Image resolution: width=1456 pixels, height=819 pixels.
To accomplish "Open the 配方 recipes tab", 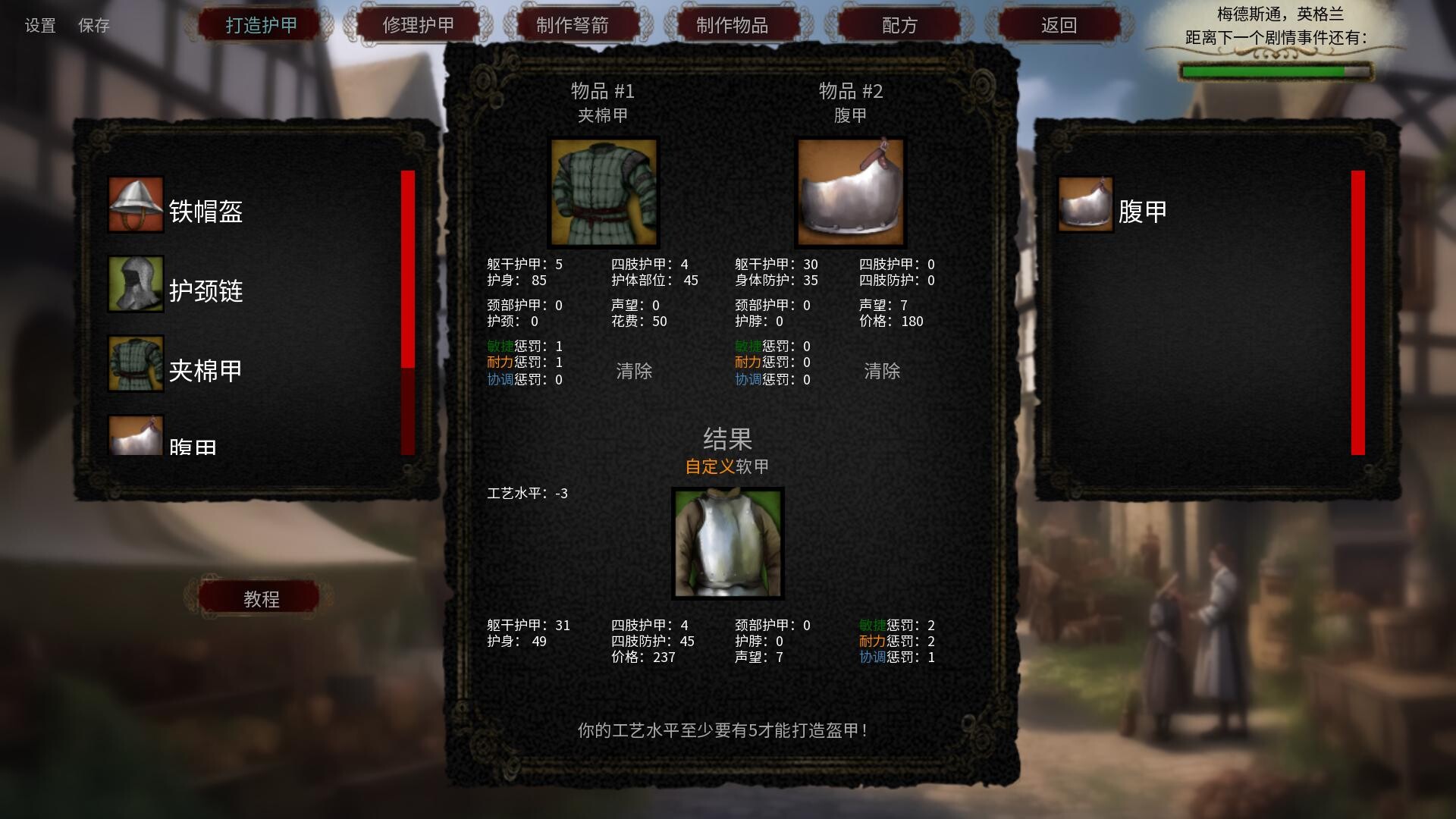I will pyautogui.click(x=899, y=24).
